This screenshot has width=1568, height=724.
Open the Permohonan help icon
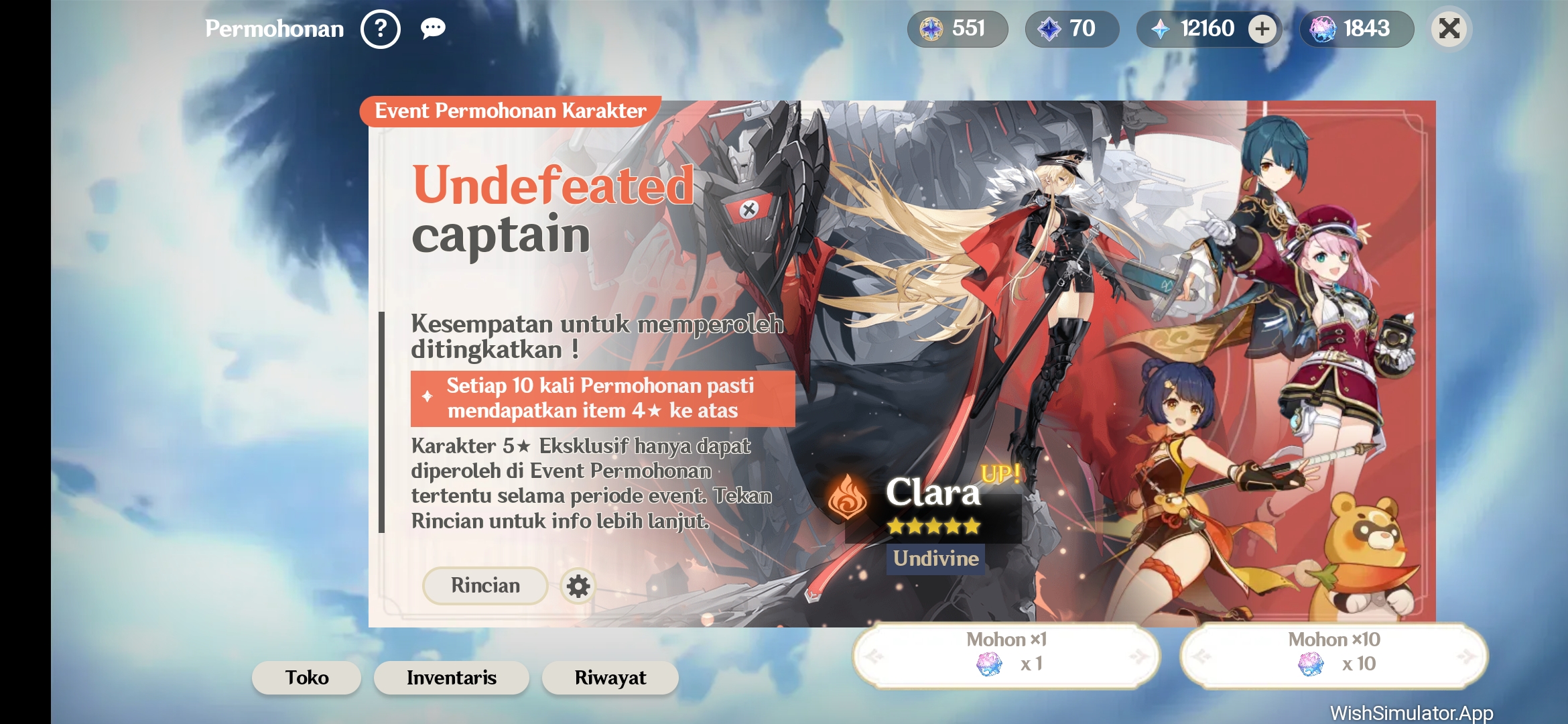tap(382, 29)
